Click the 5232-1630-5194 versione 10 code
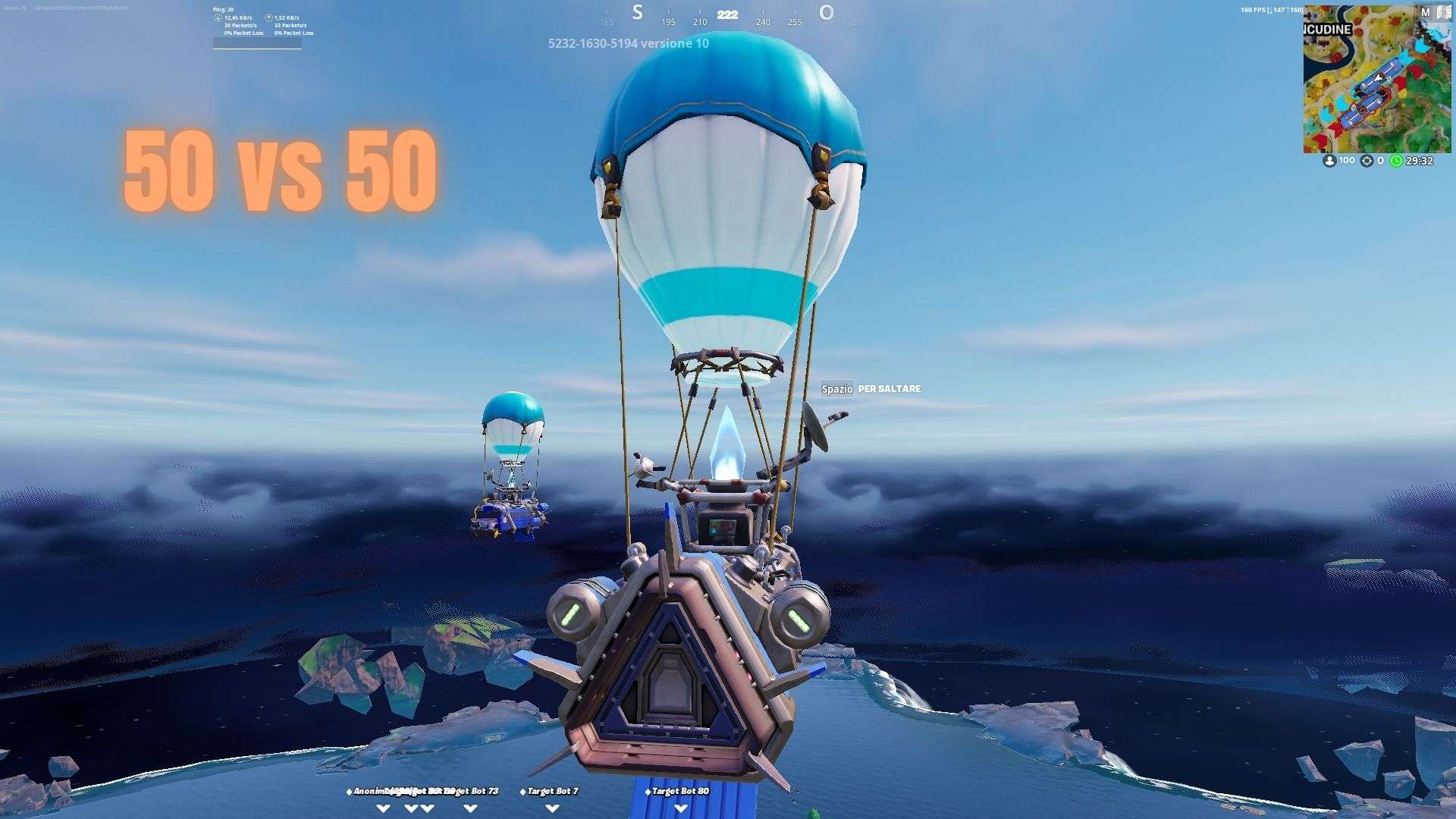This screenshot has height=819, width=1456. pos(626,43)
